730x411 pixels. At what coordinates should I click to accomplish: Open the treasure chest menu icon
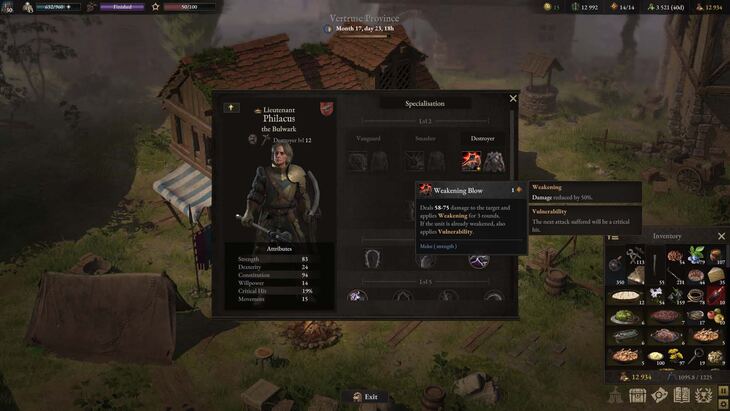click(x=637, y=396)
